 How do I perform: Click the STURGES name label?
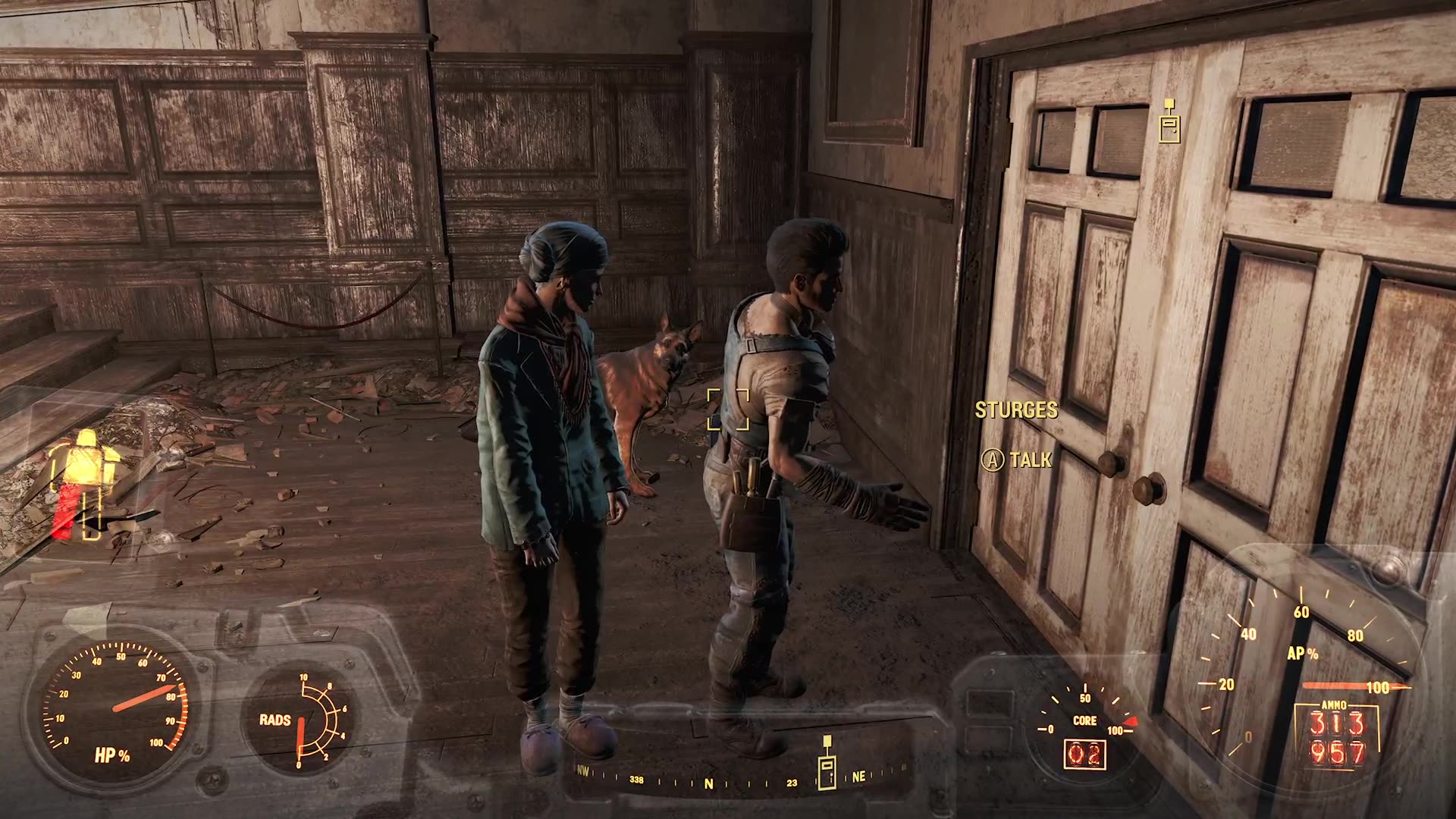pyautogui.click(x=1017, y=409)
